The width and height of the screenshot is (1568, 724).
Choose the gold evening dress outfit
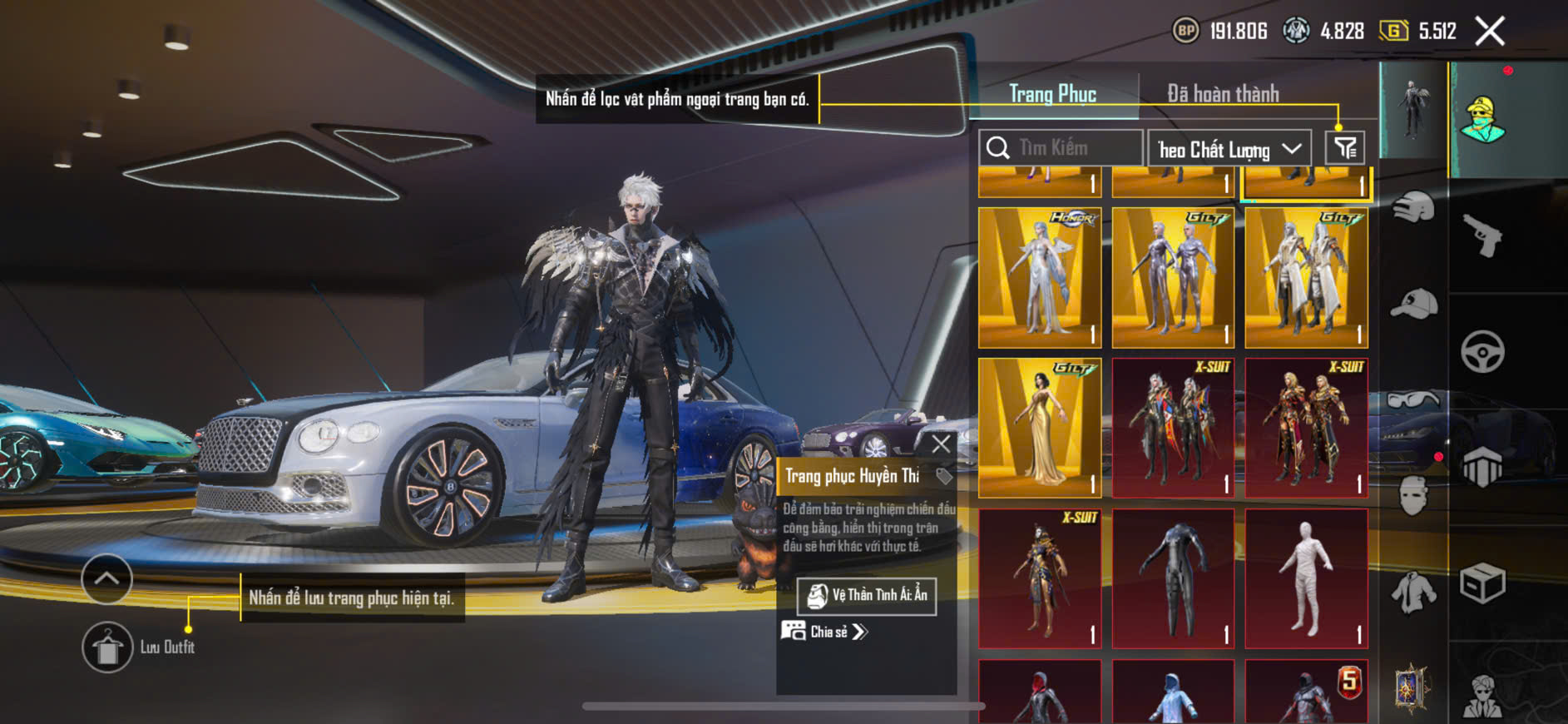(1040, 428)
